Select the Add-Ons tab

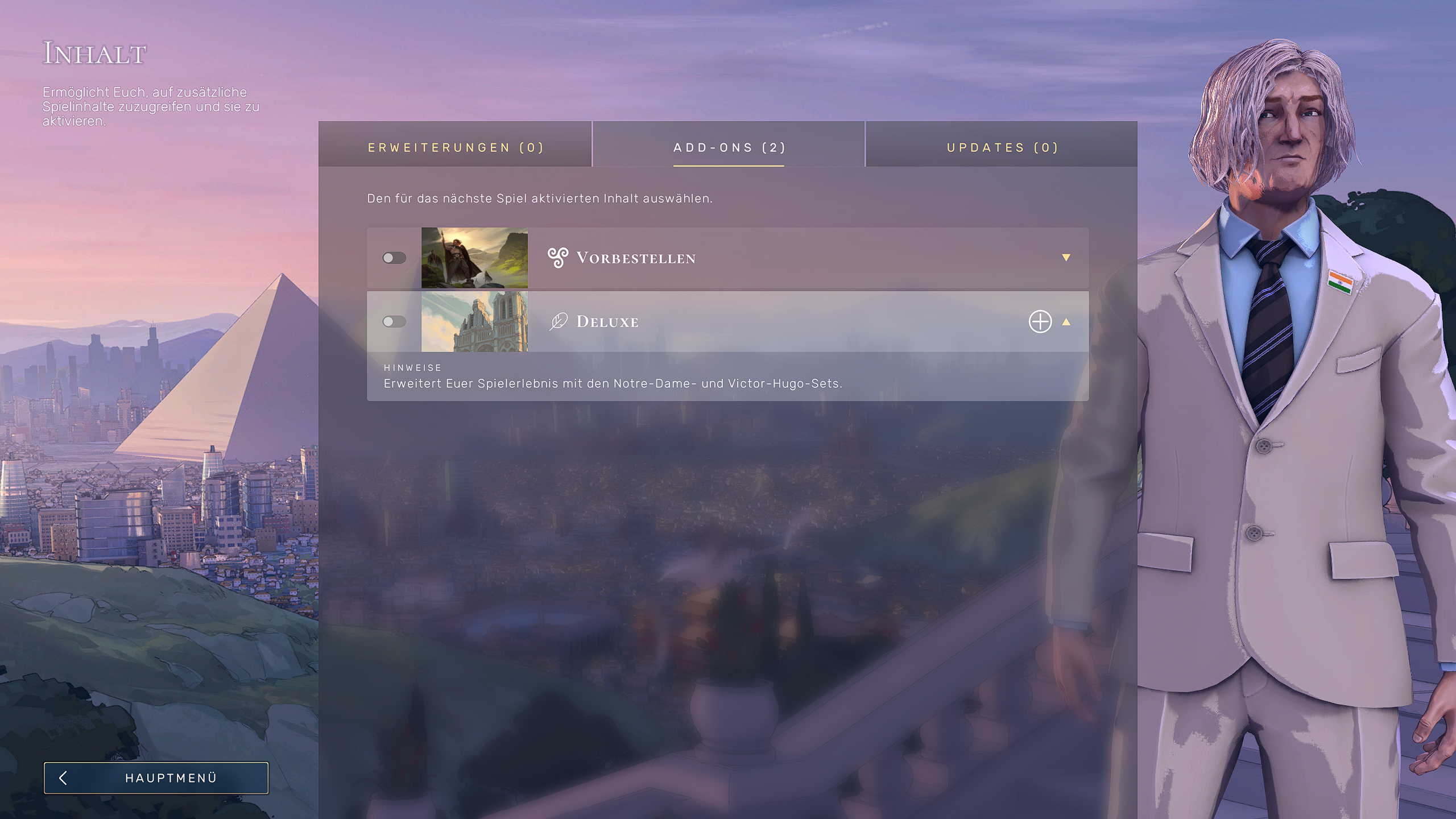pyautogui.click(x=729, y=147)
